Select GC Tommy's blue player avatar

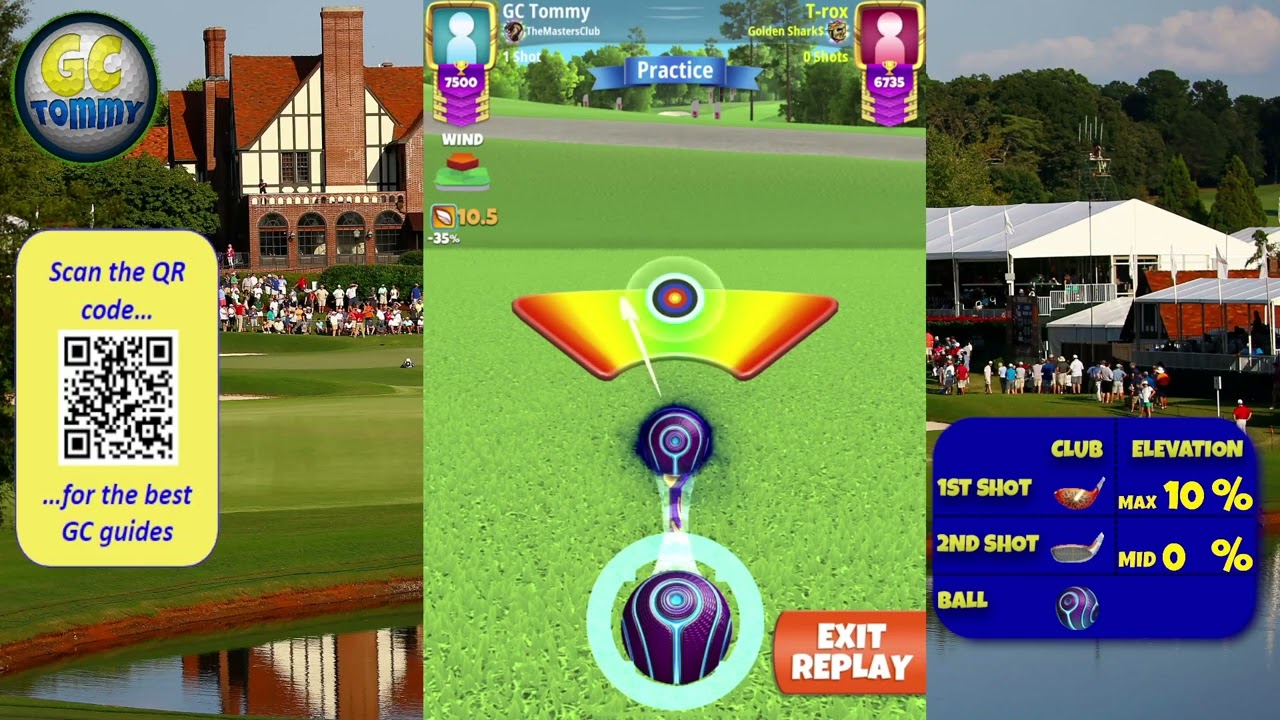(x=460, y=38)
